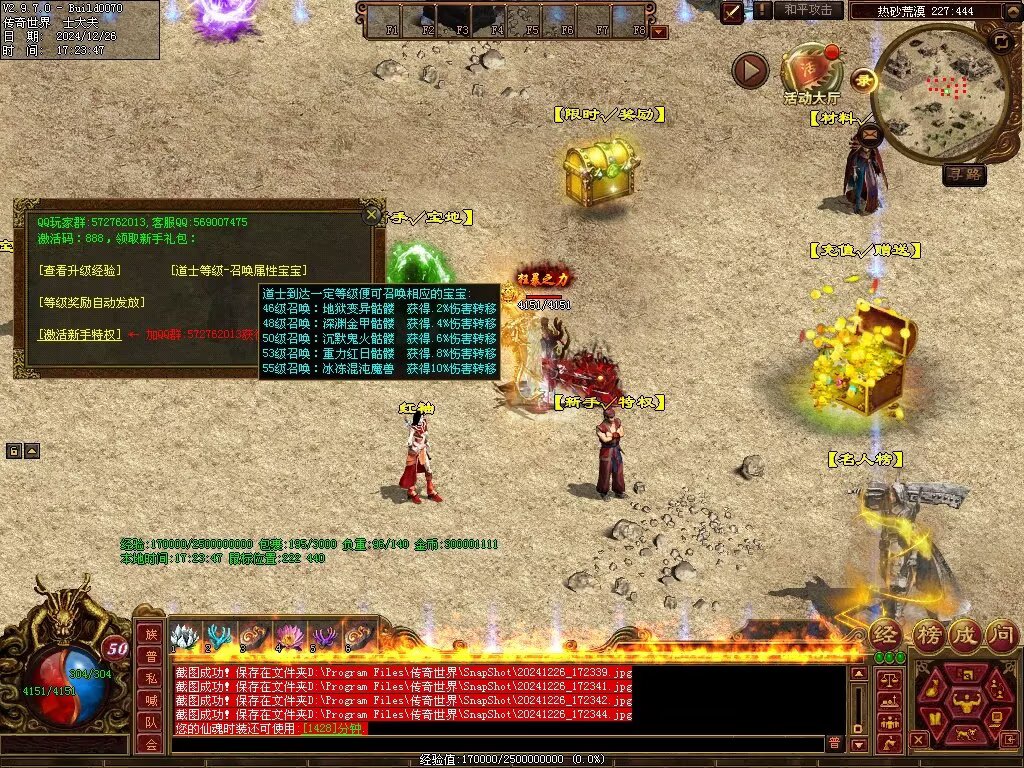Click the sword icon at top bar

click(733, 11)
